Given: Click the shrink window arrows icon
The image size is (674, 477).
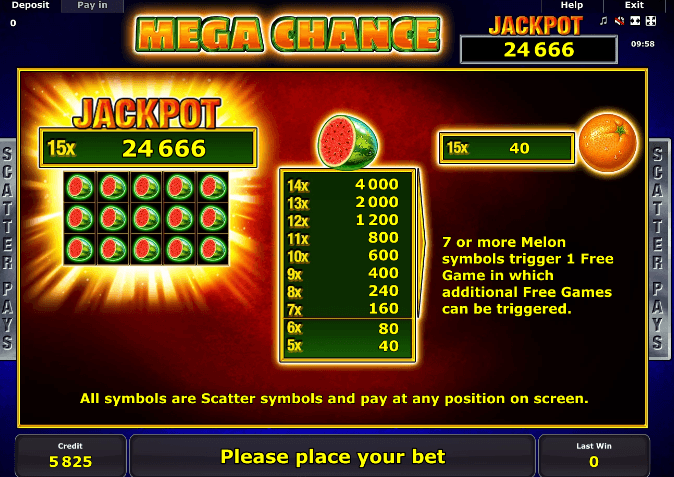Looking at the screenshot, I should 635,21.
